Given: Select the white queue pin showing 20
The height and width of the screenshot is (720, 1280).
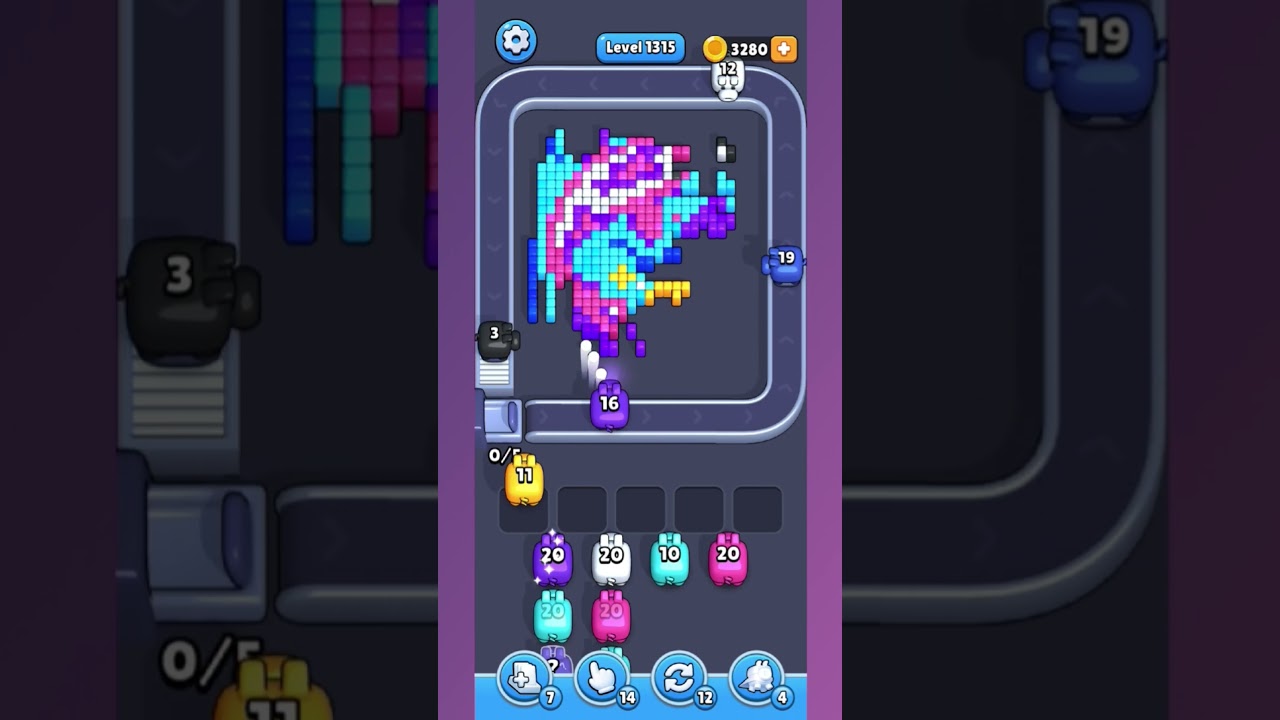Looking at the screenshot, I should [x=608, y=557].
